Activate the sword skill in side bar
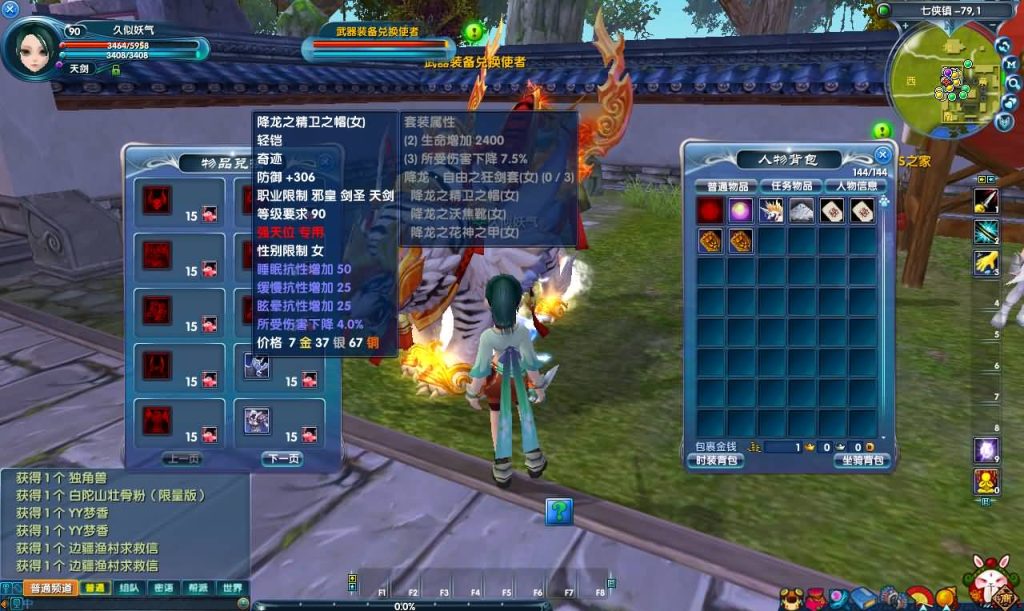The width and height of the screenshot is (1024, 611). click(x=986, y=201)
